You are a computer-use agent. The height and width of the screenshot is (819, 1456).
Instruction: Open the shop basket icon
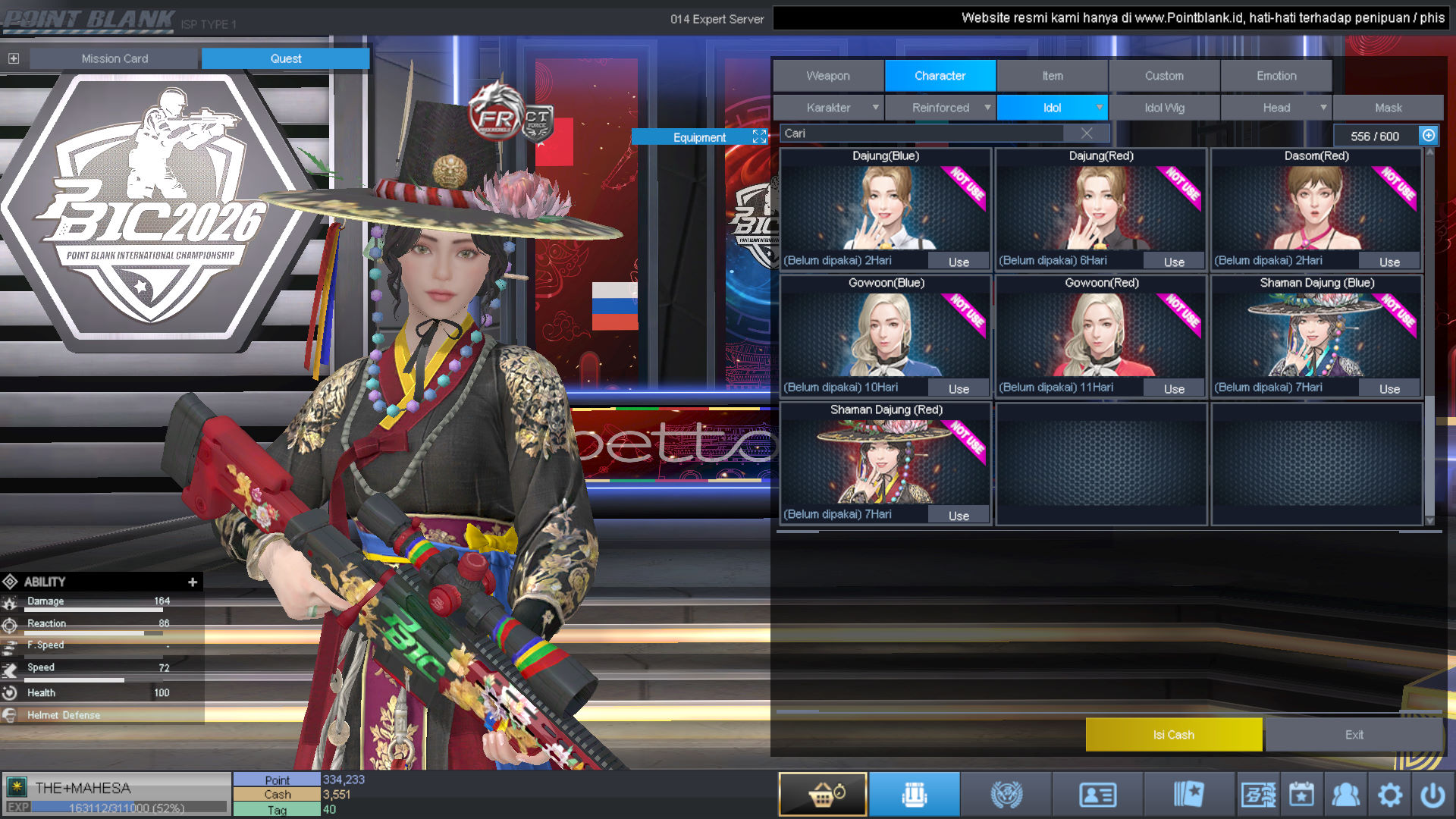(823, 795)
